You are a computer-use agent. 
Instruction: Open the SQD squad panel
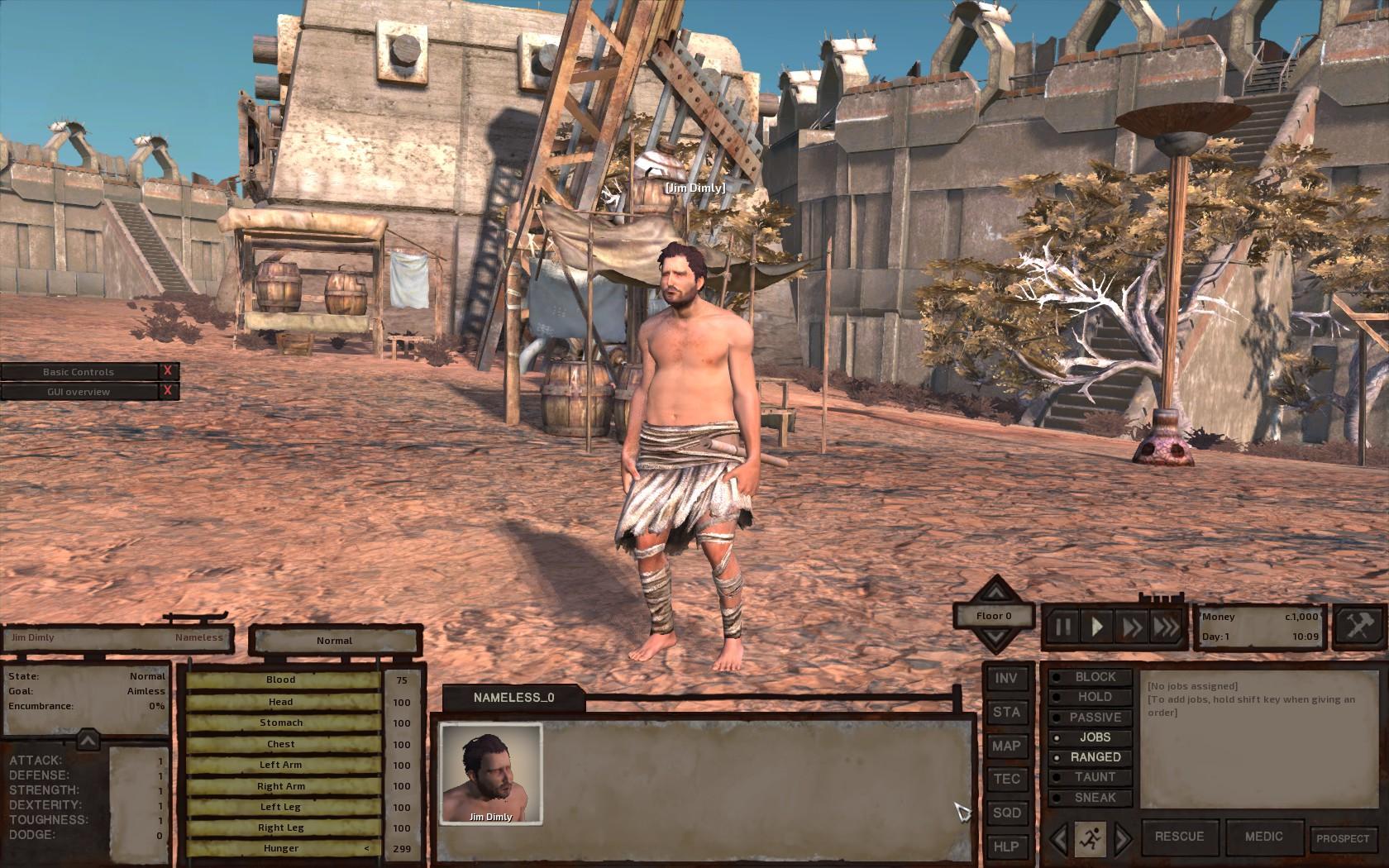point(1006,813)
